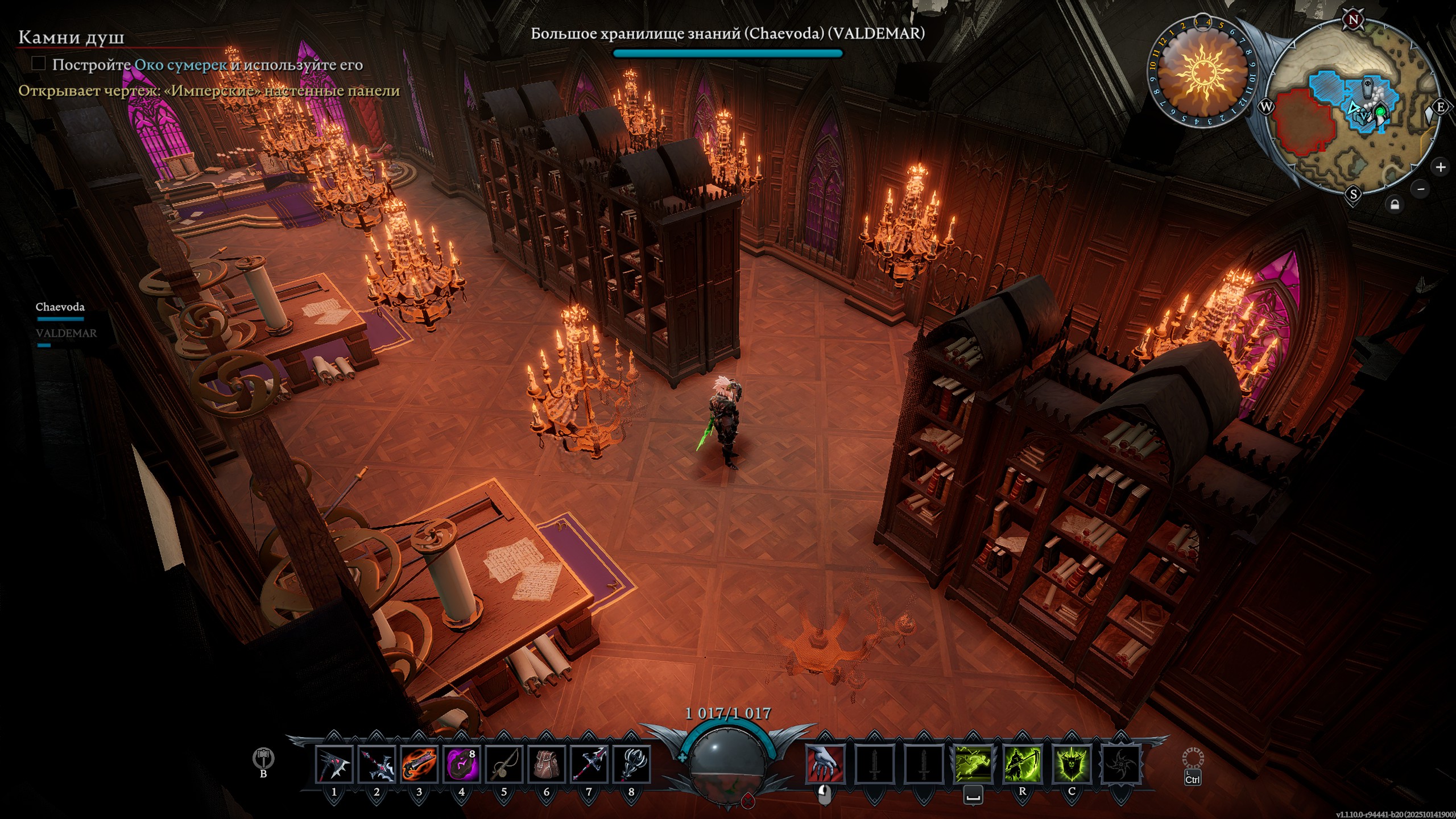Select the clawed mace in slot 8
Screen dimensions: 1456x819
[x=631, y=764]
